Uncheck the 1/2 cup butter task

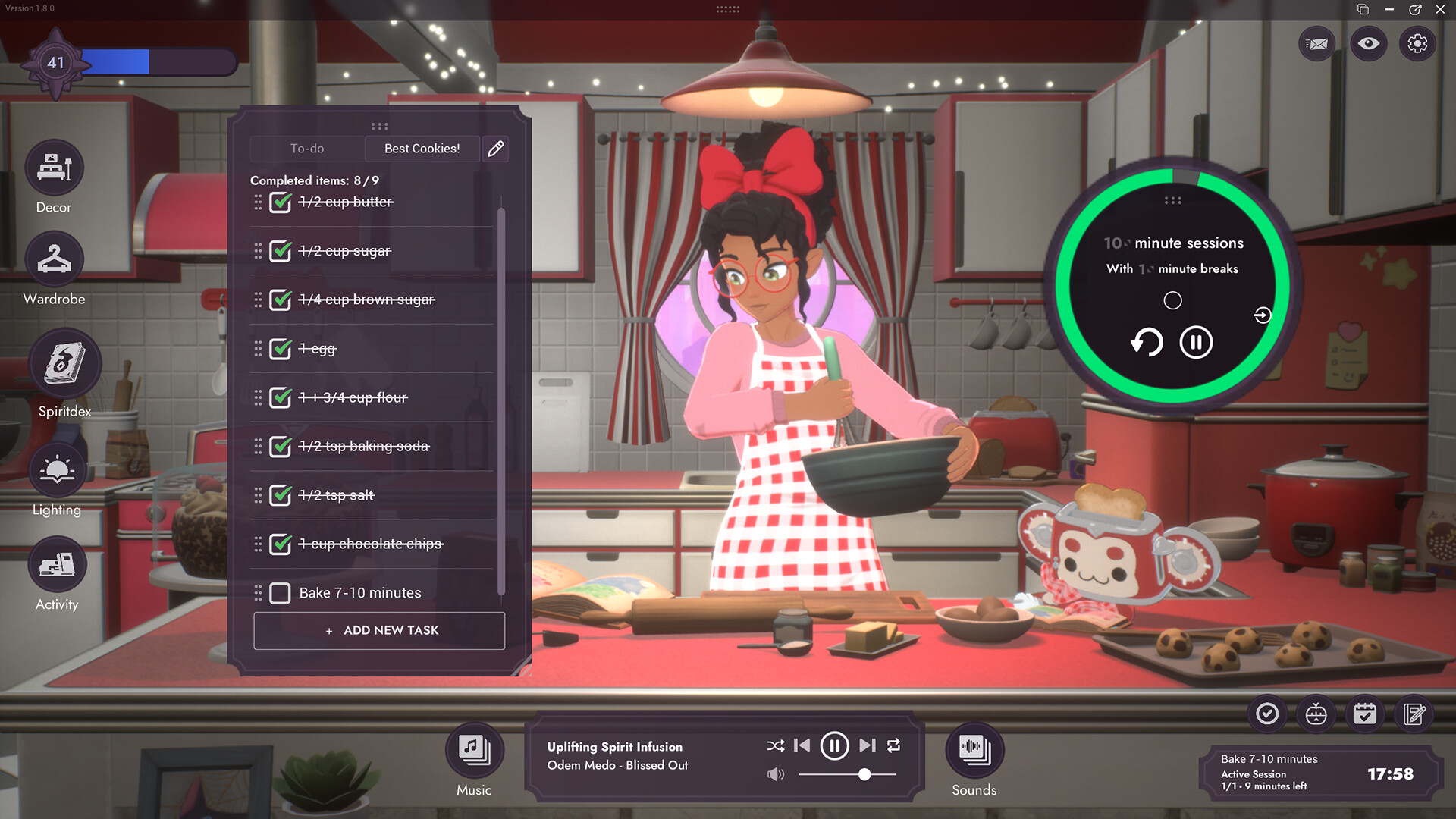tap(280, 202)
